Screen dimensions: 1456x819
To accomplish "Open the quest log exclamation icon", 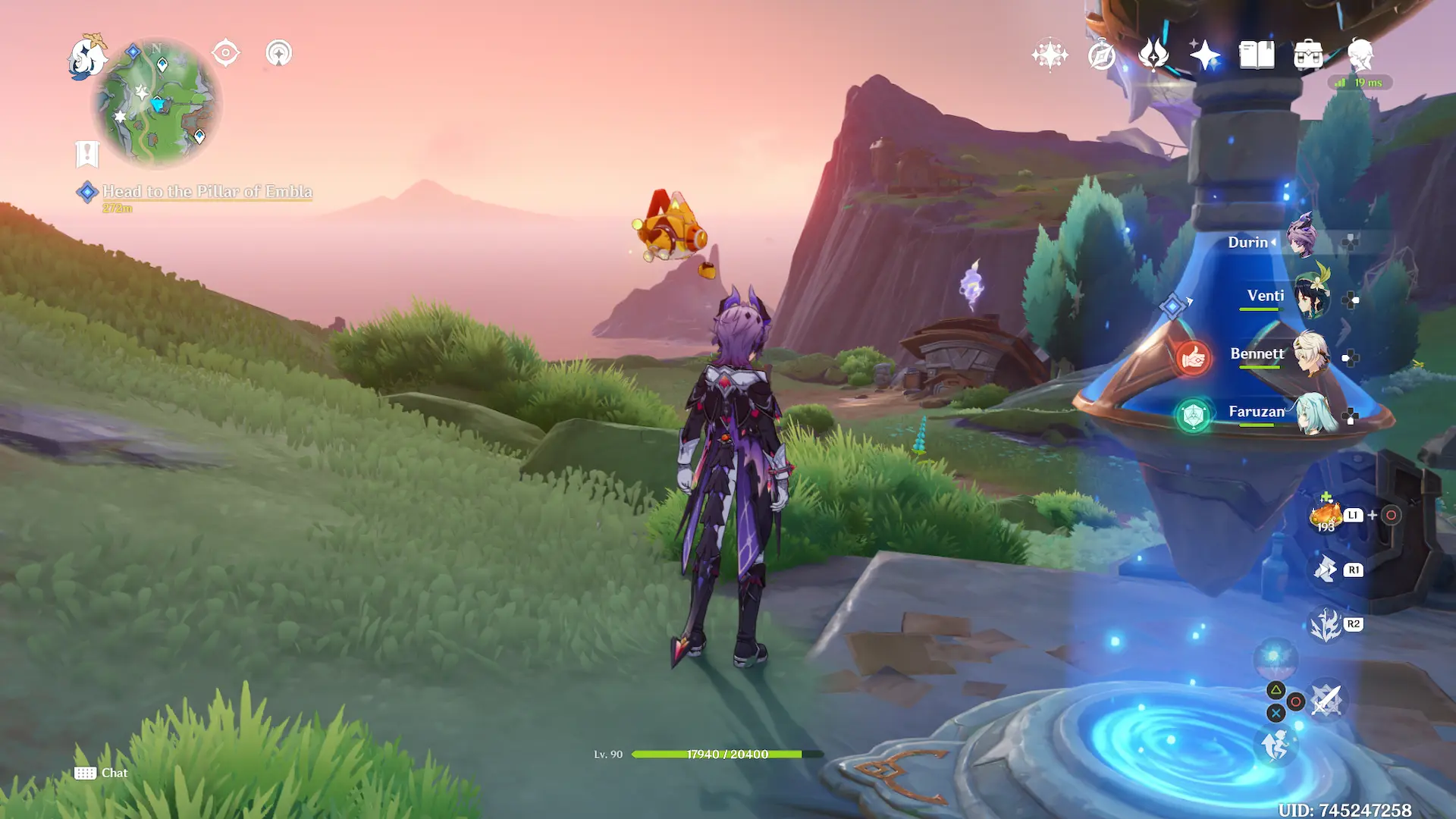I will click(87, 154).
